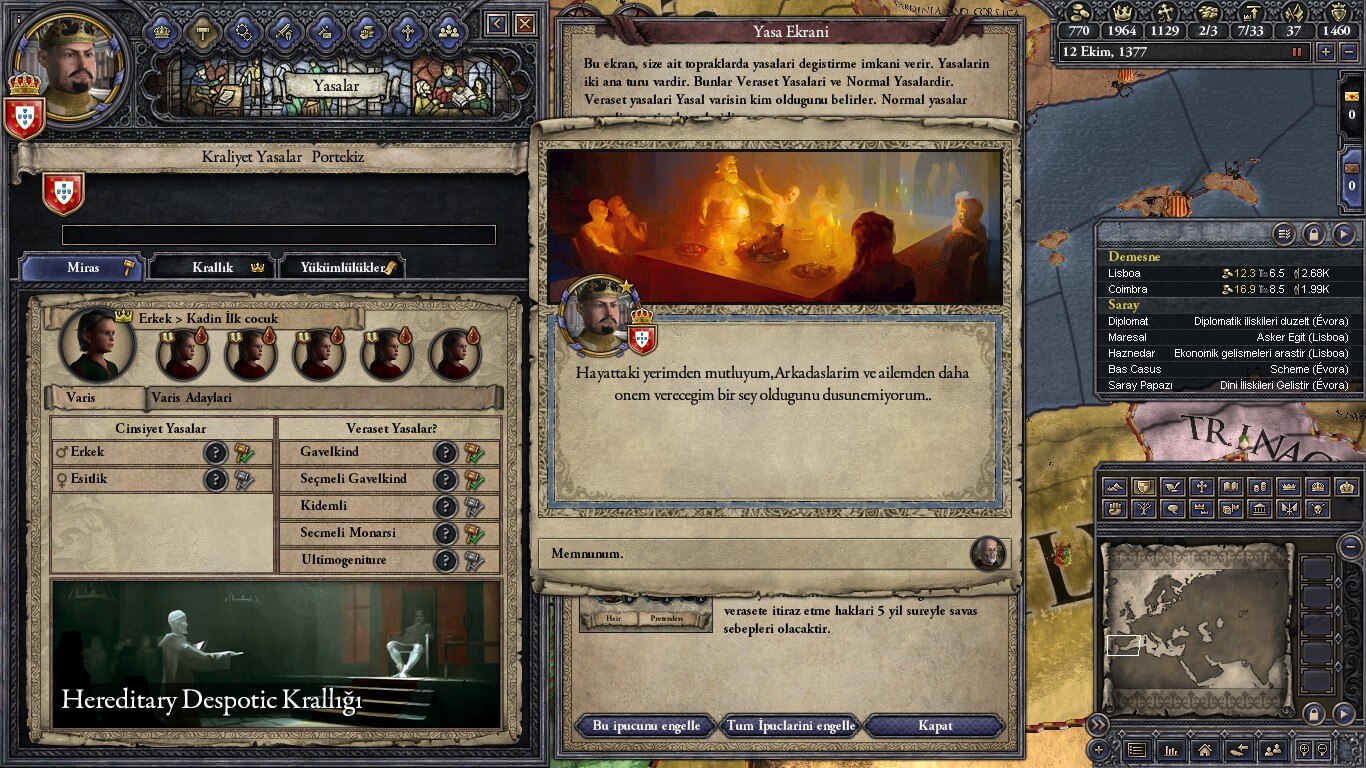Click 'Bu ipucunu engelle' button
1366x768 pixels.
click(x=646, y=726)
